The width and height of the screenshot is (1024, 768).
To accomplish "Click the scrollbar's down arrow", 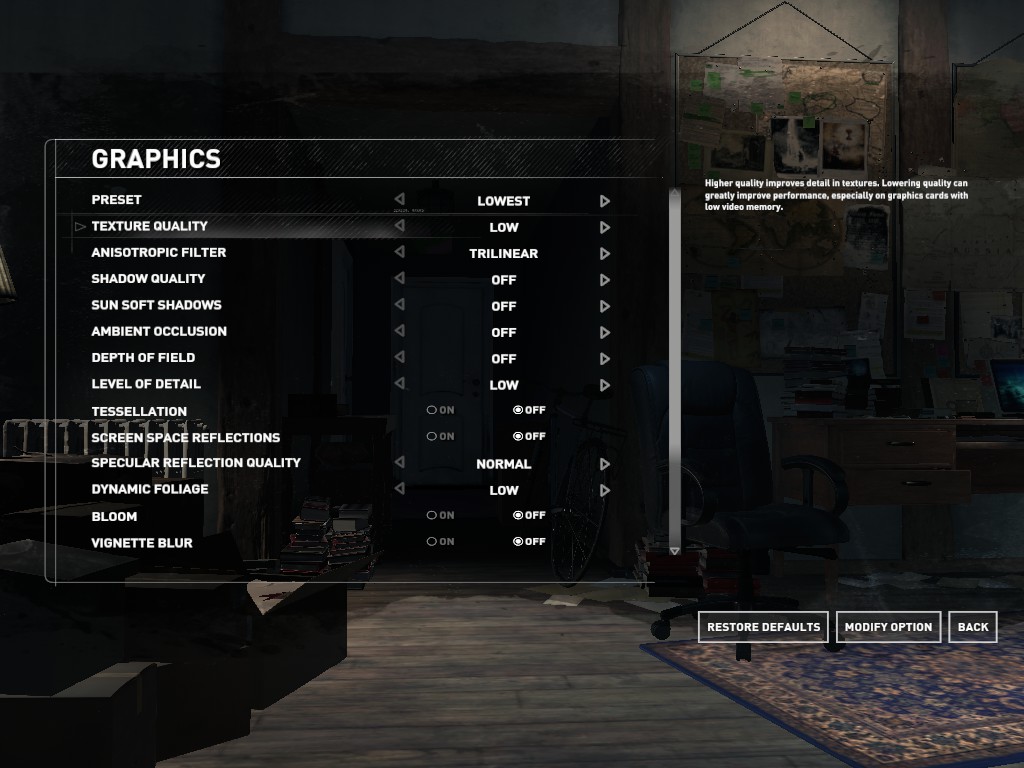I will pos(674,551).
